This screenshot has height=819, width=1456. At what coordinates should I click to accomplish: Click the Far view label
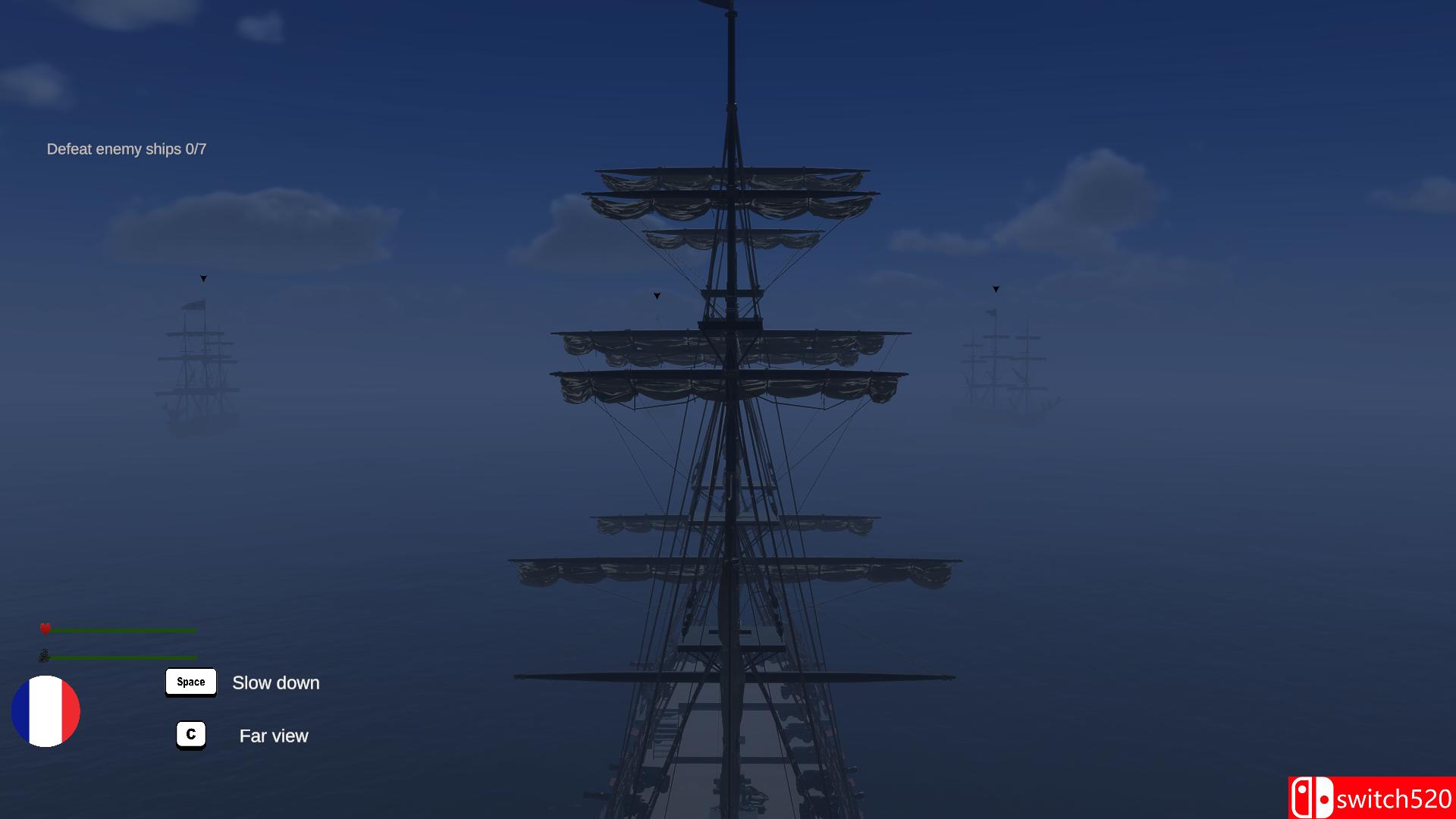(x=274, y=736)
